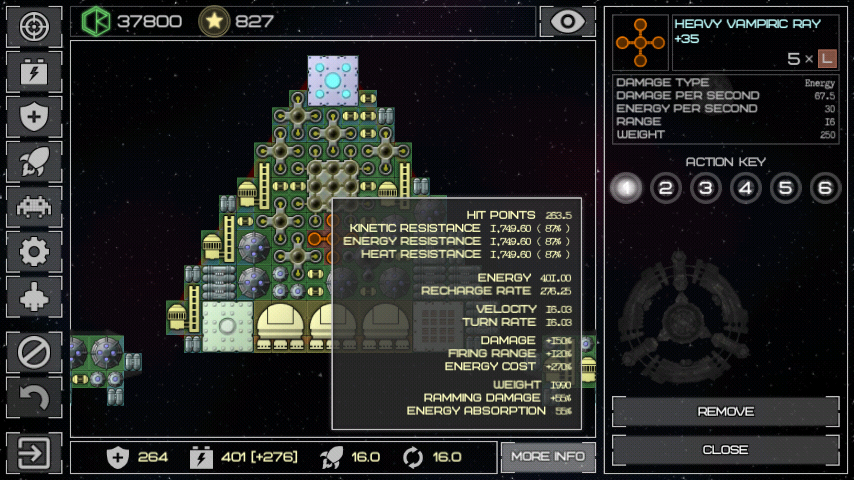854x480 pixels.
Task: Open the gear special modules category
Action: coord(34,252)
